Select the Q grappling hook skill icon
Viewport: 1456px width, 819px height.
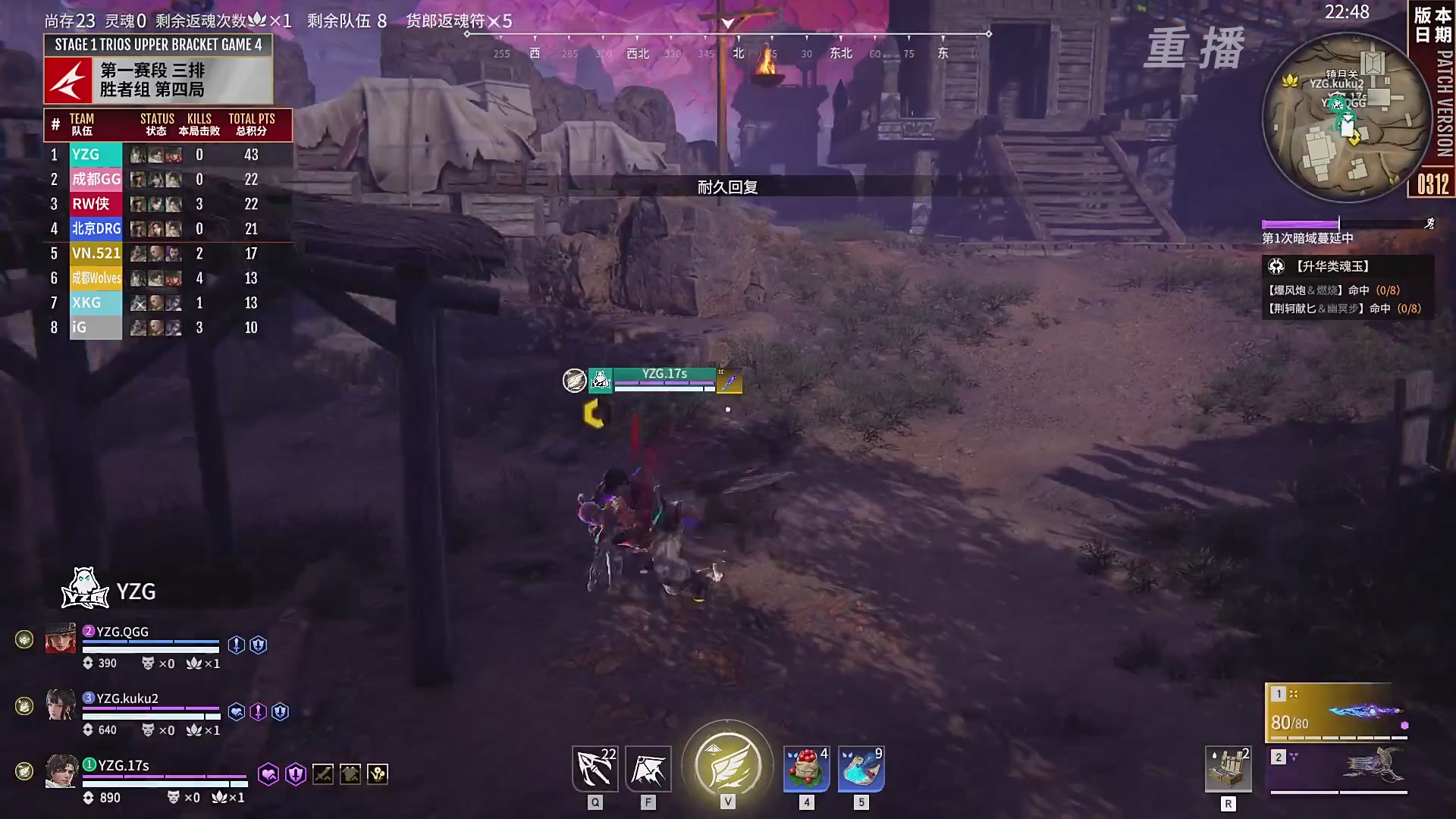click(595, 767)
